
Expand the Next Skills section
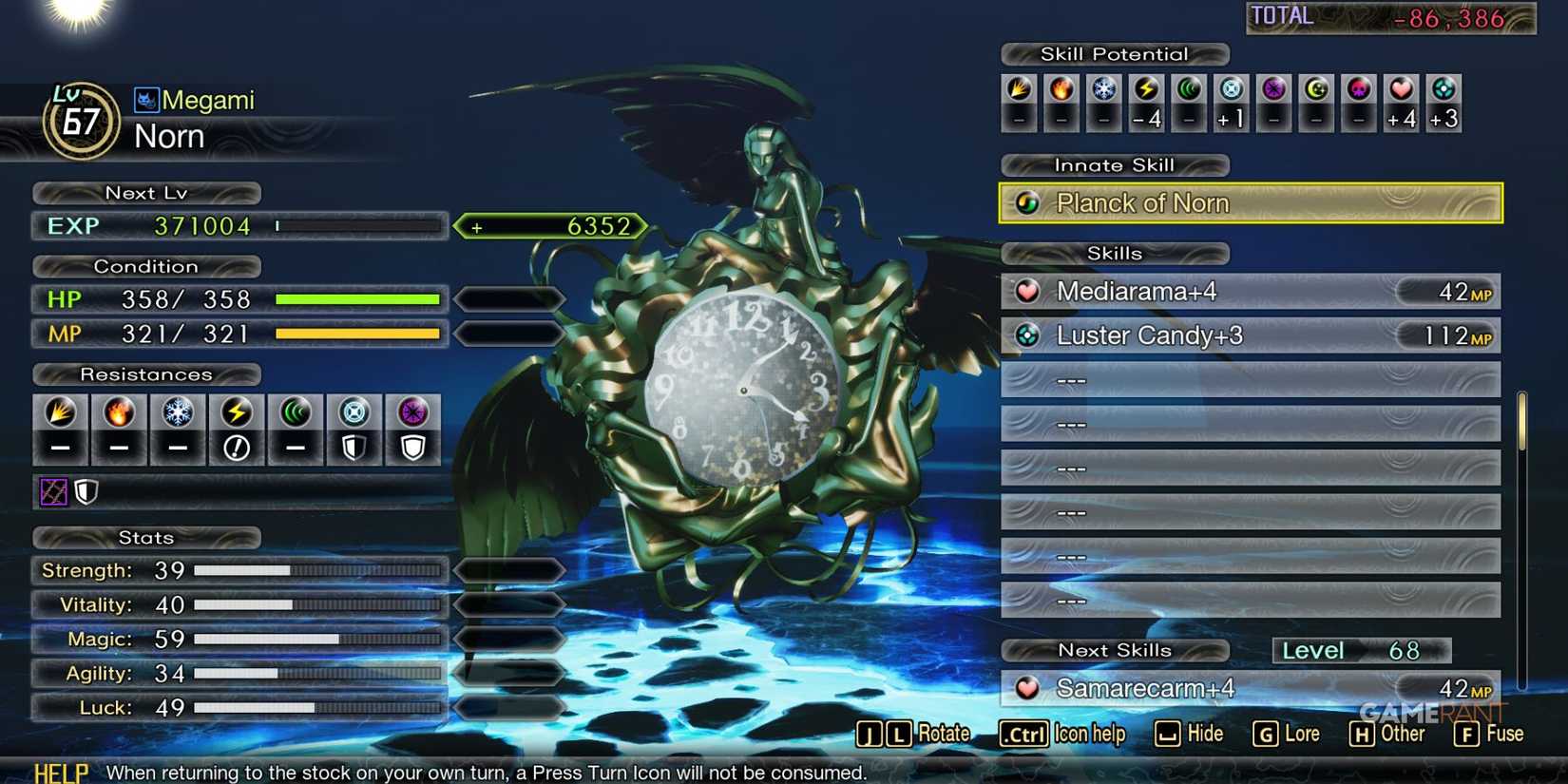(1116, 650)
